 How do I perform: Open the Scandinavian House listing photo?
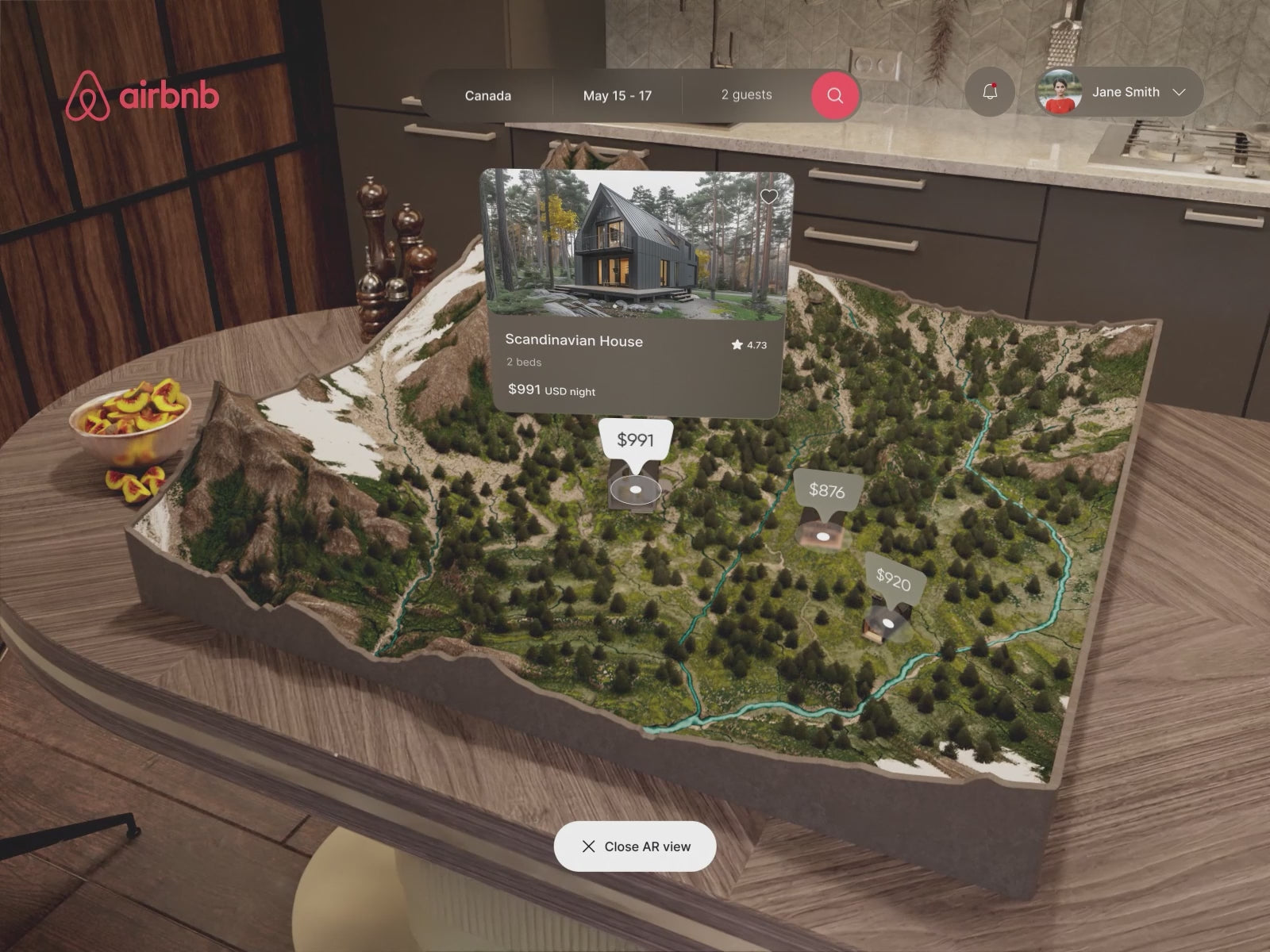(636, 244)
